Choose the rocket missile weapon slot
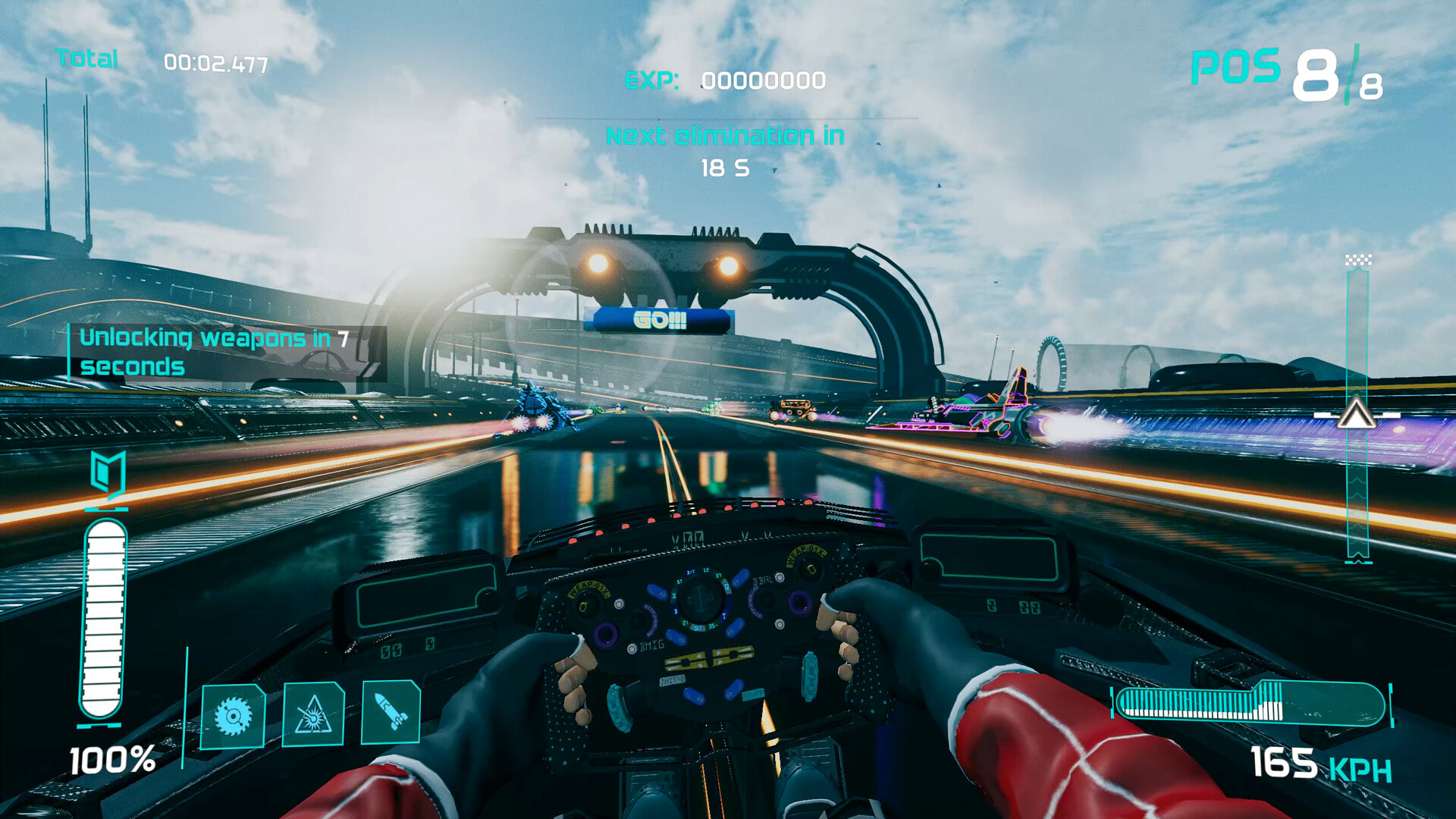1456x819 pixels. click(391, 712)
